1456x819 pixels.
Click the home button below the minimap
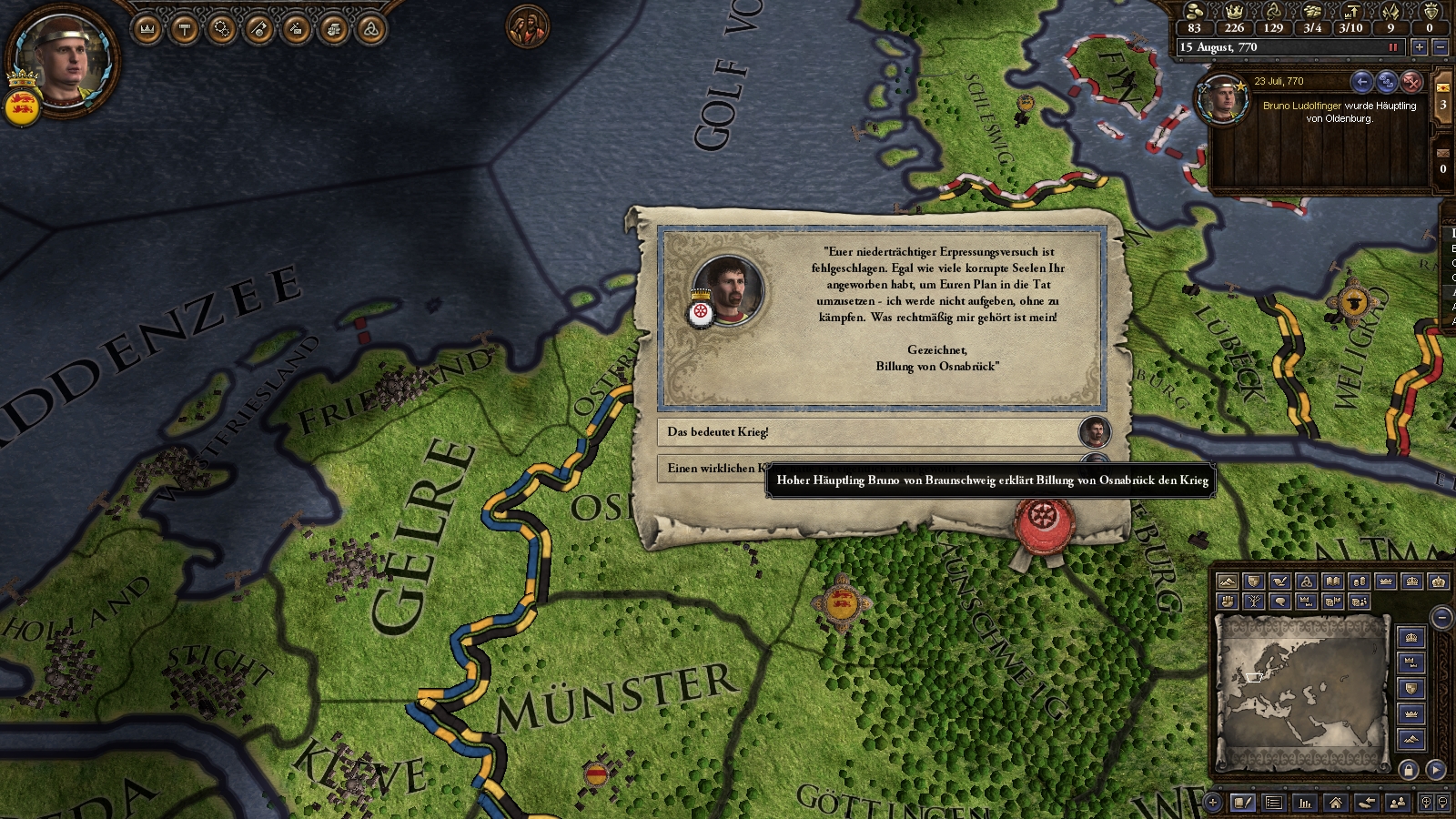[1335, 803]
